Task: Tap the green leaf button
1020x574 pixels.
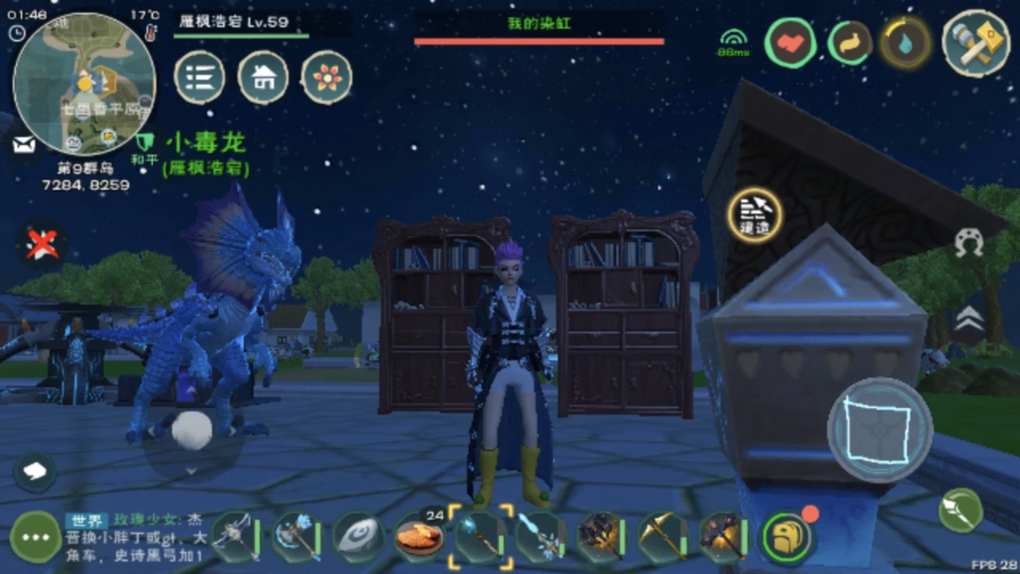Action: coord(960,510)
